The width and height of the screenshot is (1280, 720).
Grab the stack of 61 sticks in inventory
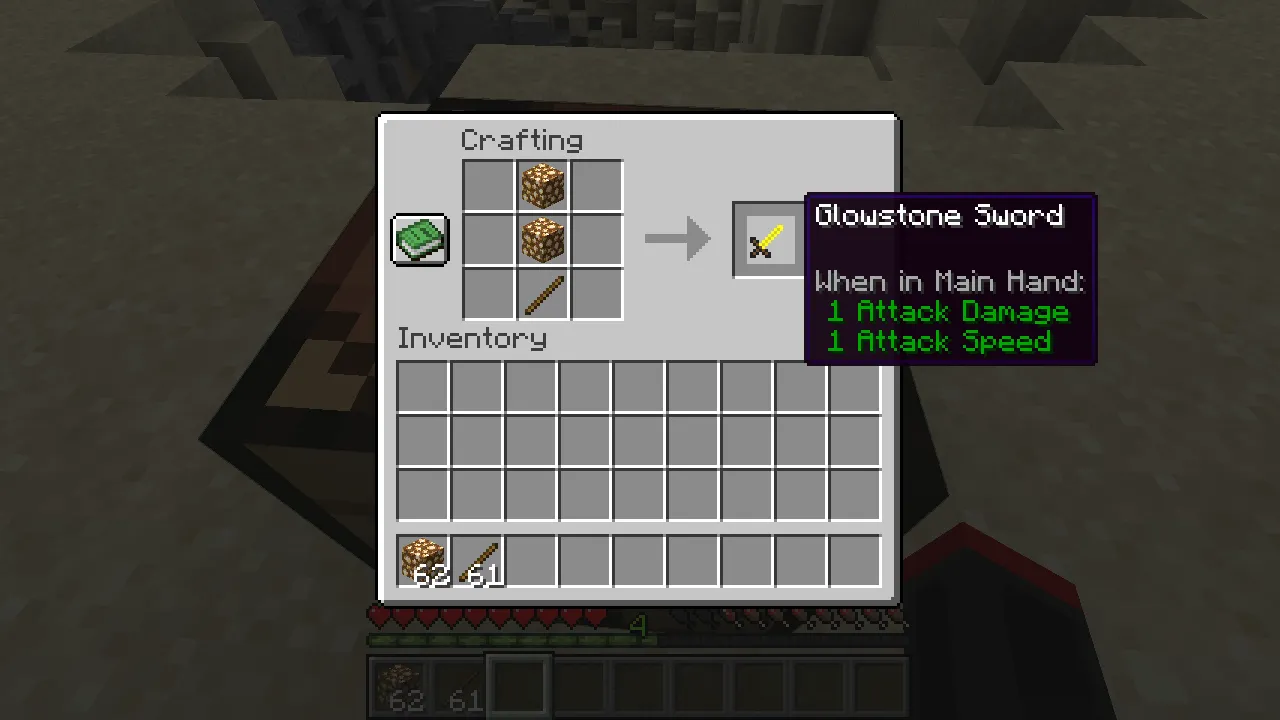click(477, 560)
